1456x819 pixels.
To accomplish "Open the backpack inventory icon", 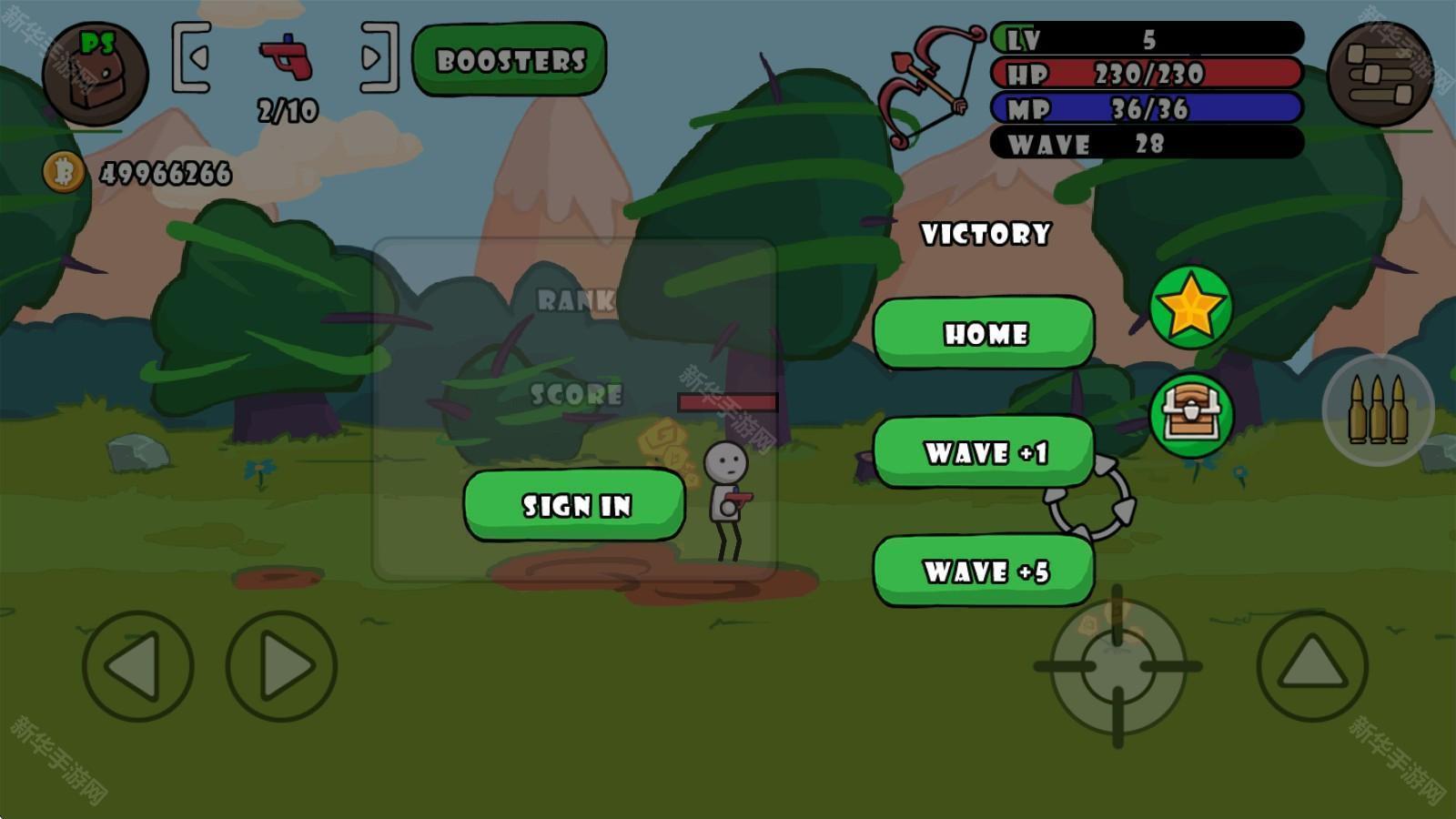I will [95, 74].
